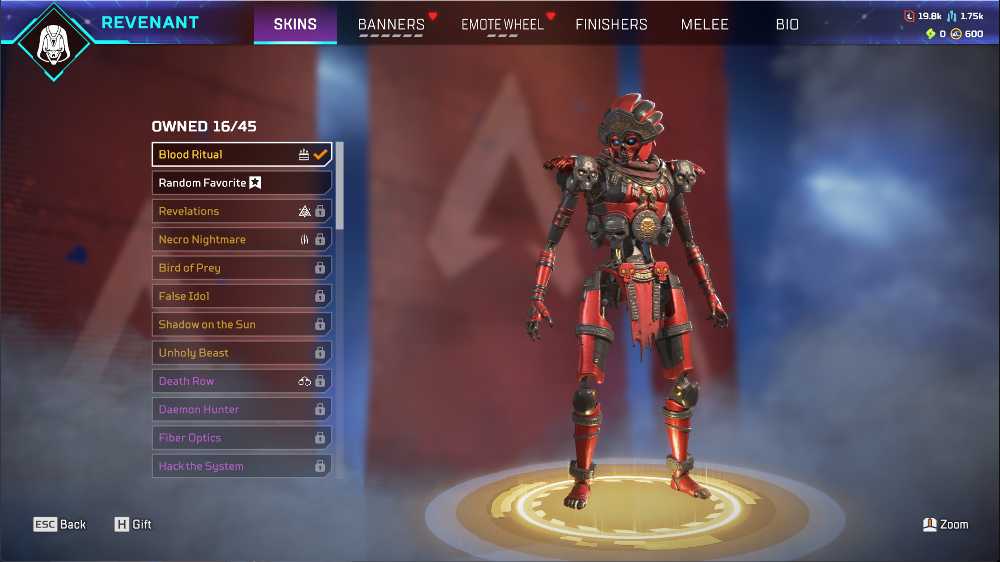The width and height of the screenshot is (1000, 562).
Task: Choose the Random Favorite option
Action: coord(241,183)
